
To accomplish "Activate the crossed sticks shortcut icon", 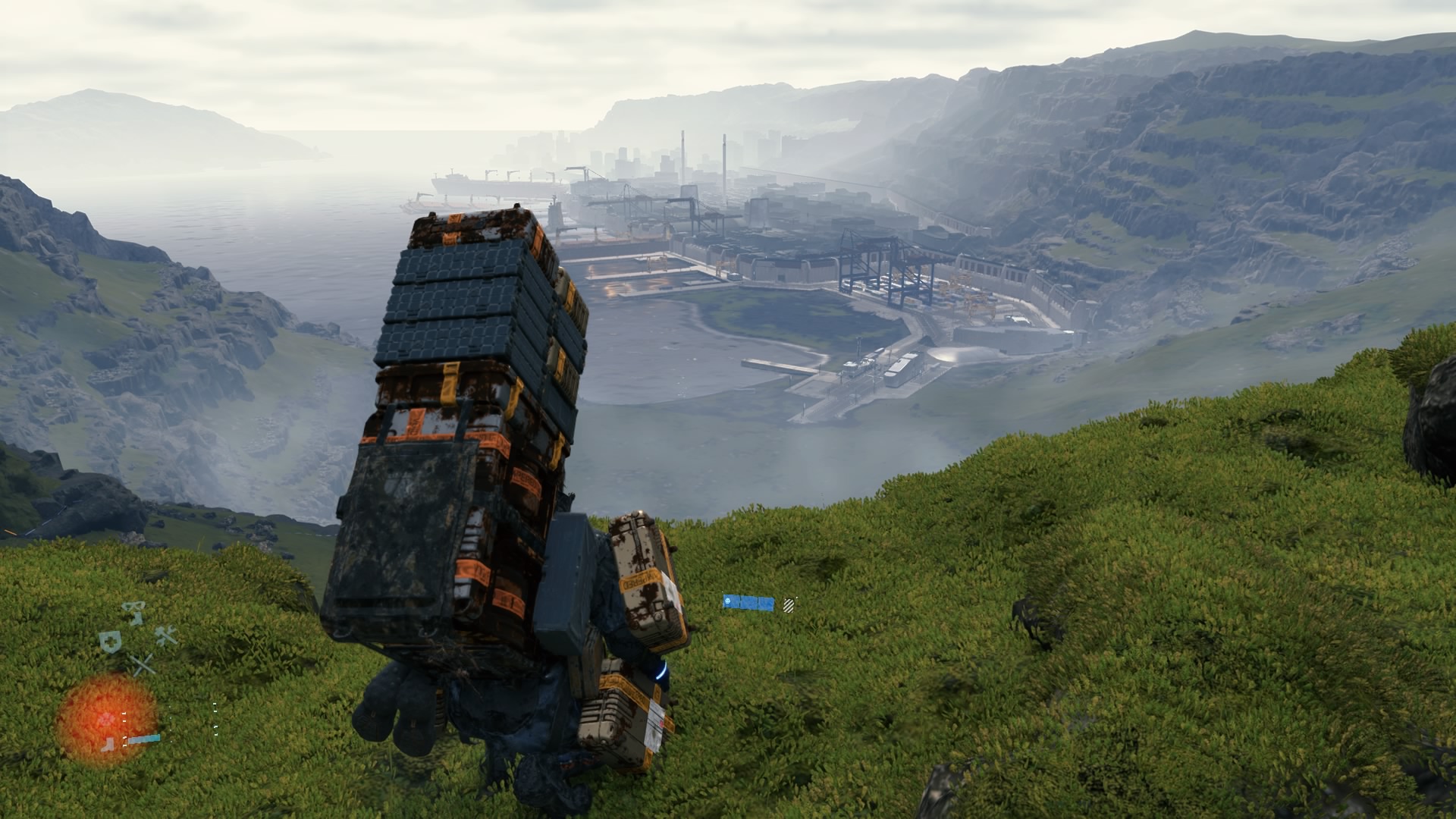I will click(x=142, y=666).
